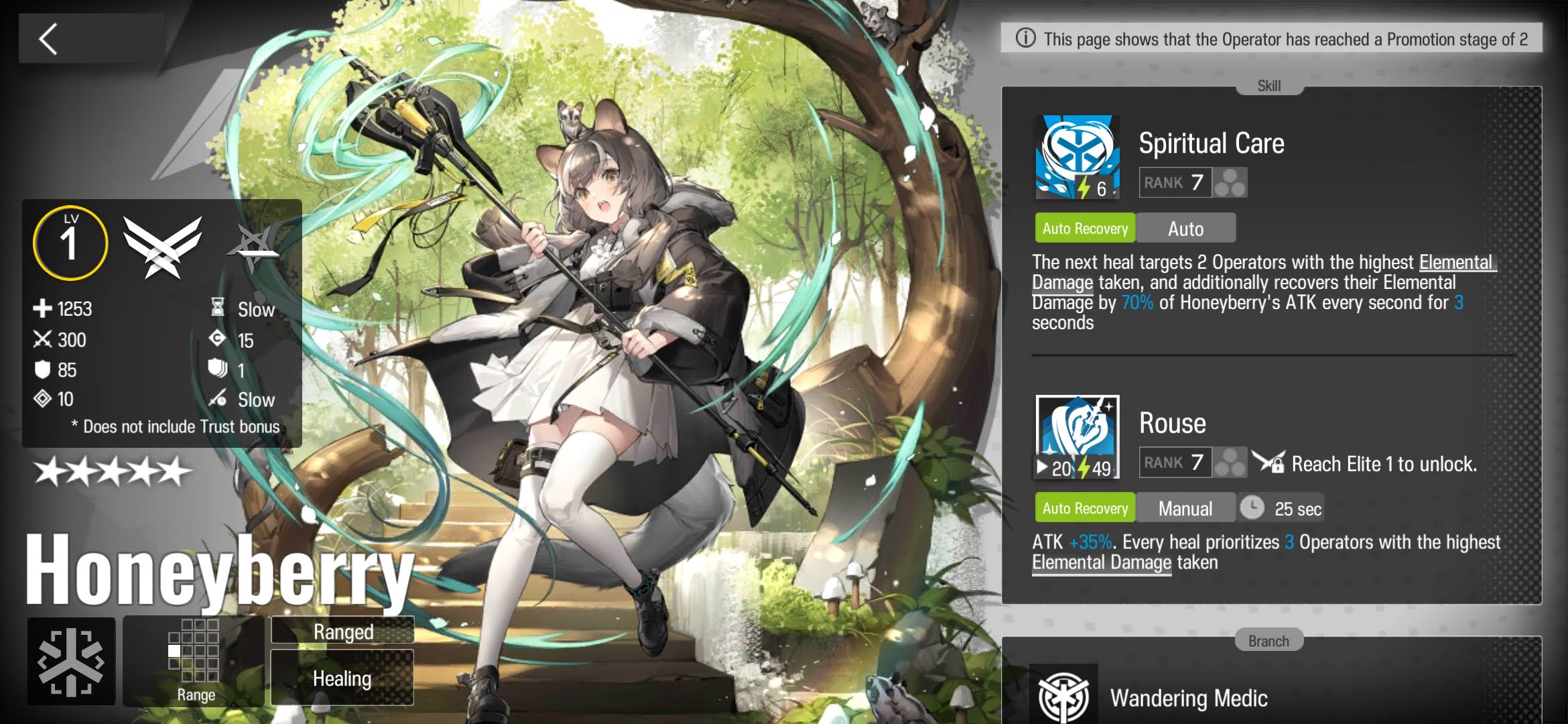This screenshot has width=1568, height=724.
Task: Go back using the arrow button
Action: [x=48, y=39]
